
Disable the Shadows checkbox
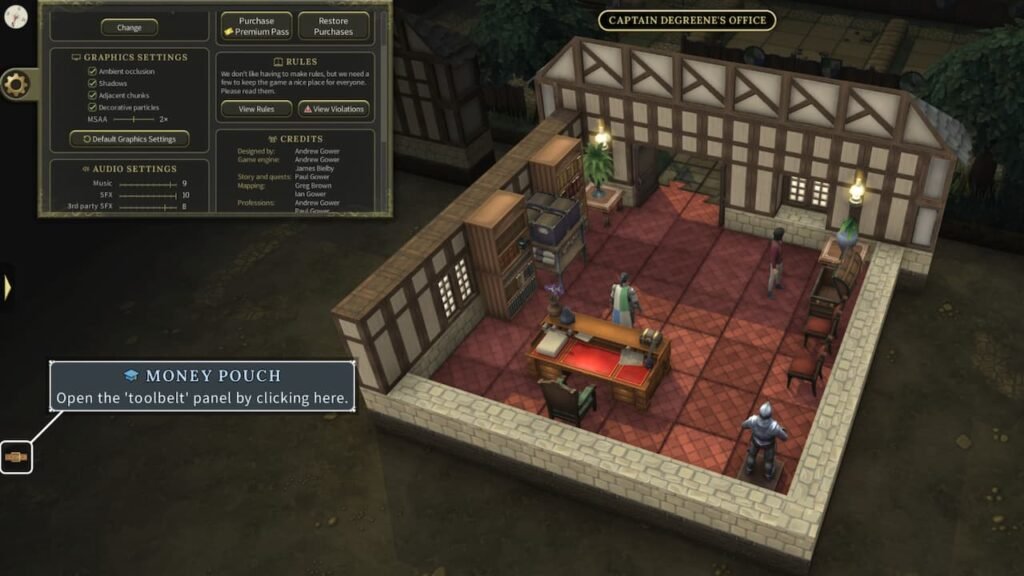tap(92, 84)
